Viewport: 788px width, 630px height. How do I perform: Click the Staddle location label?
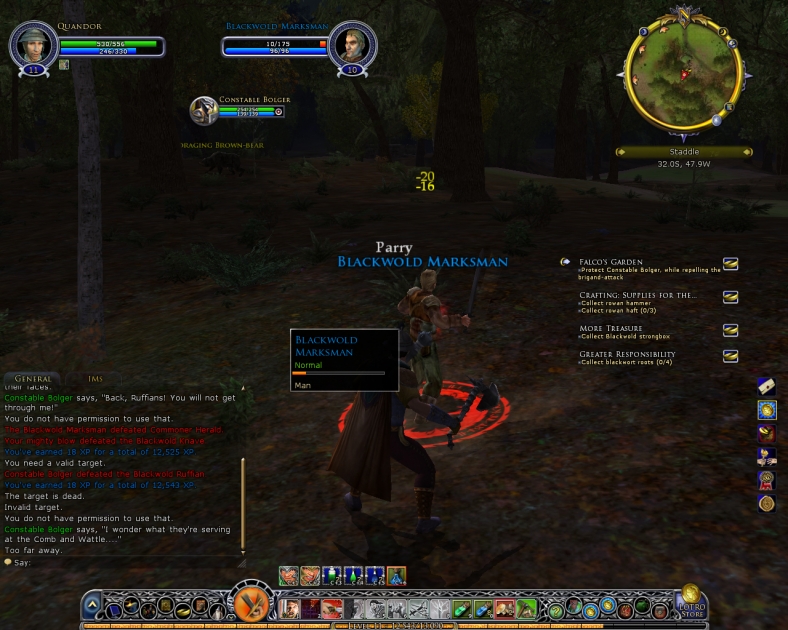tap(684, 152)
